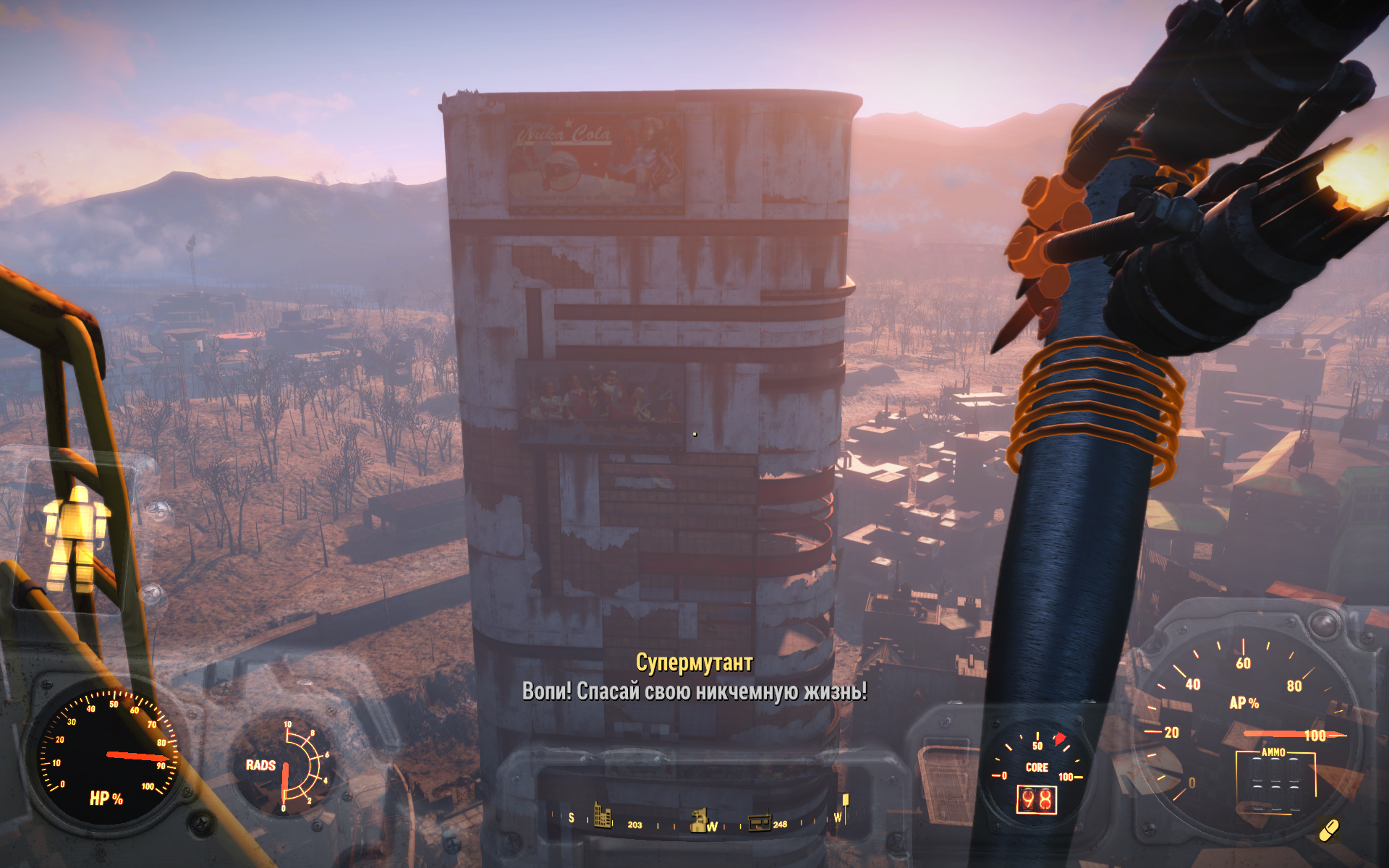1389x868 pixels.
Task: Select the statue-shaped marker on the compass
Action: [699, 820]
